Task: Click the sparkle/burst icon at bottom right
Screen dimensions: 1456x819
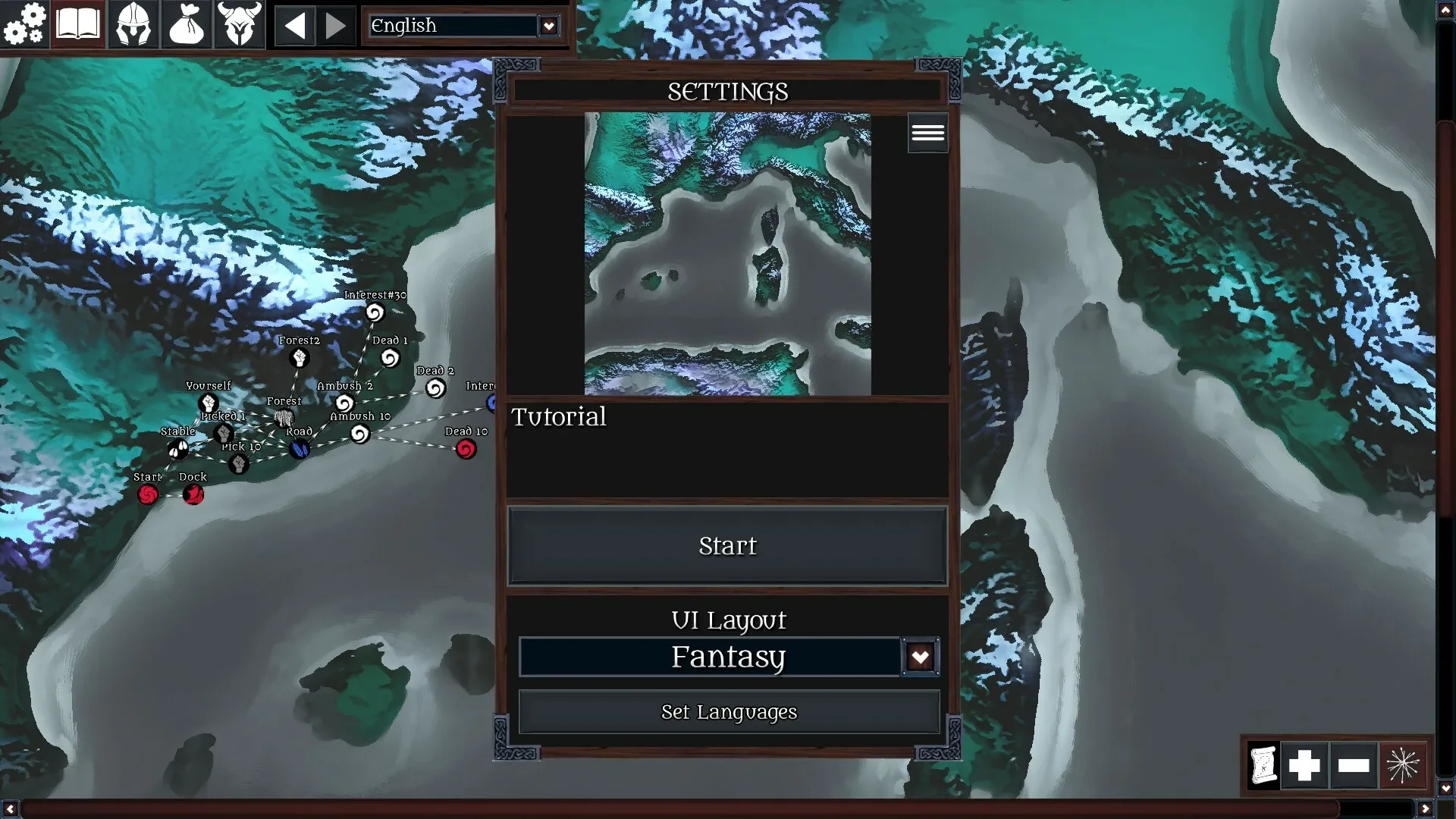Action: coord(1404,765)
